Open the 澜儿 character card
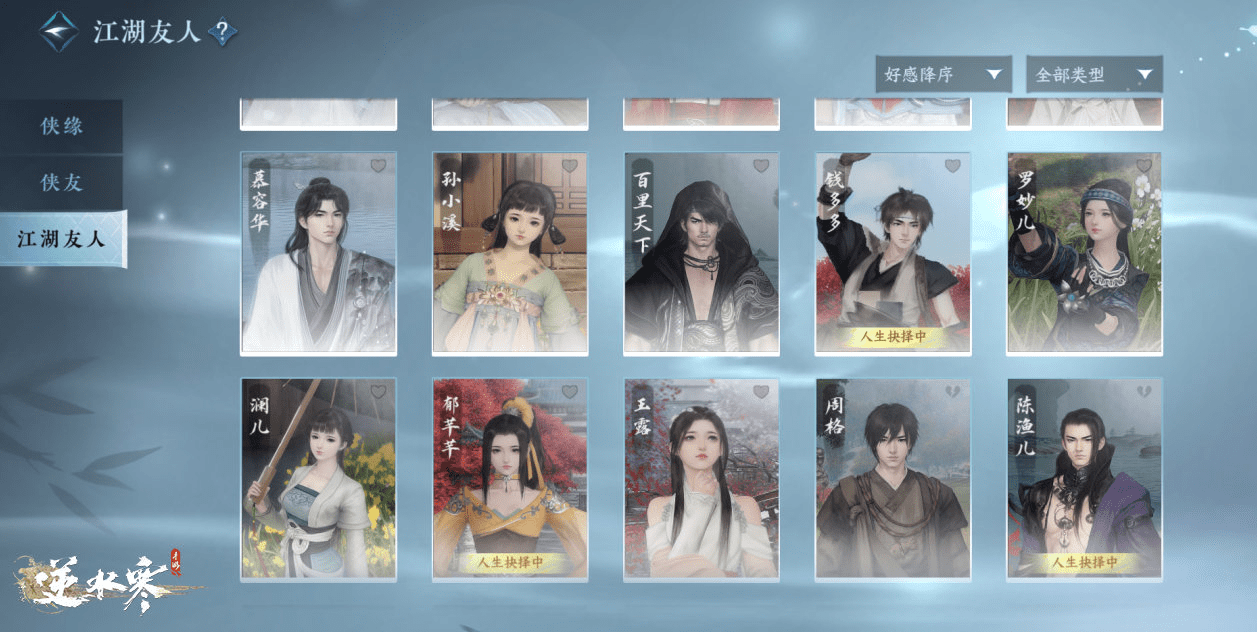This screenshot has width=1257, height=632. pos(318,479)
